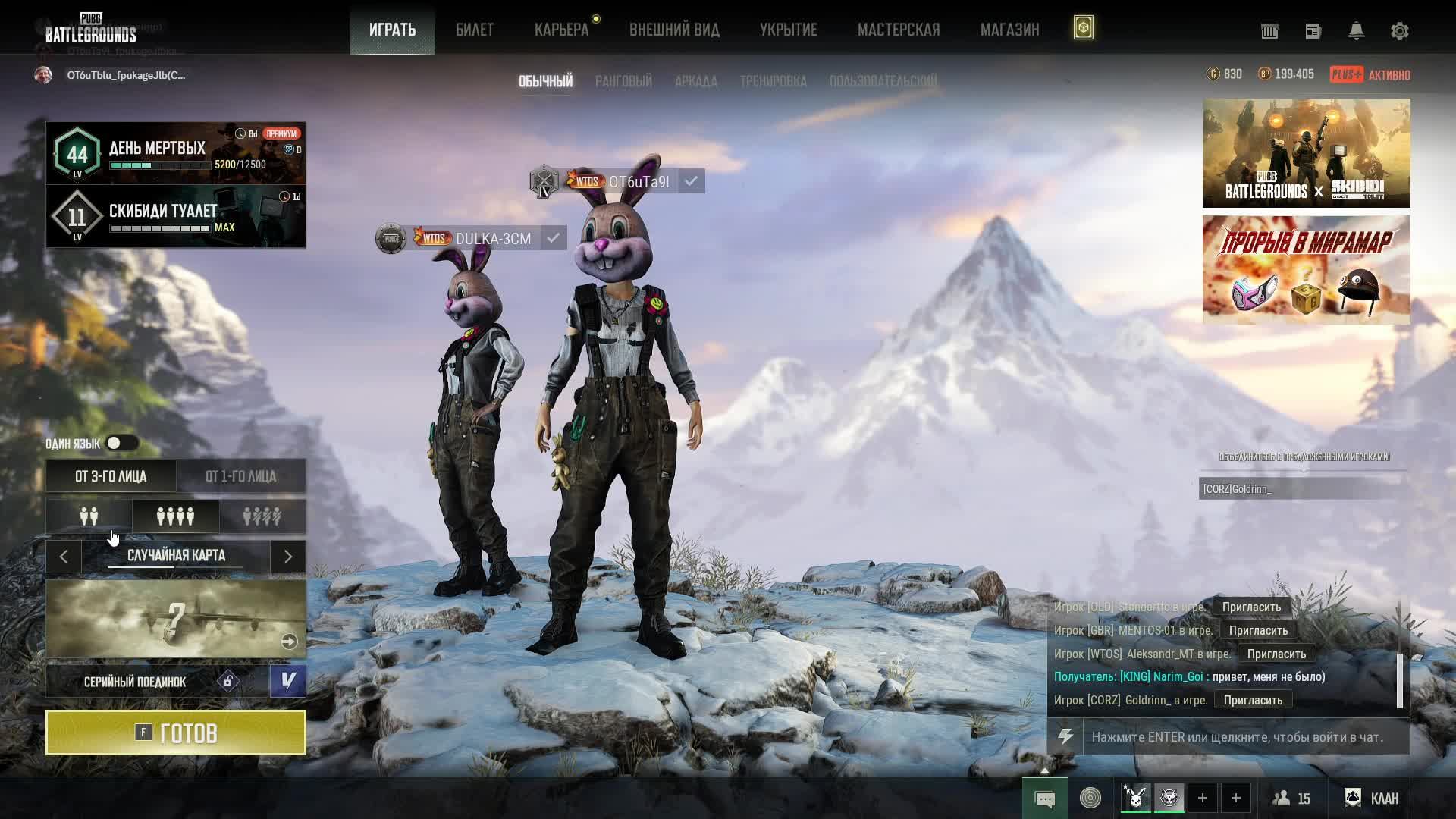Switch to the РАНГОВЫЙ ranked mode tab
The width and height of the screenshot is (1456, 819).
click(x=623, y=81)
